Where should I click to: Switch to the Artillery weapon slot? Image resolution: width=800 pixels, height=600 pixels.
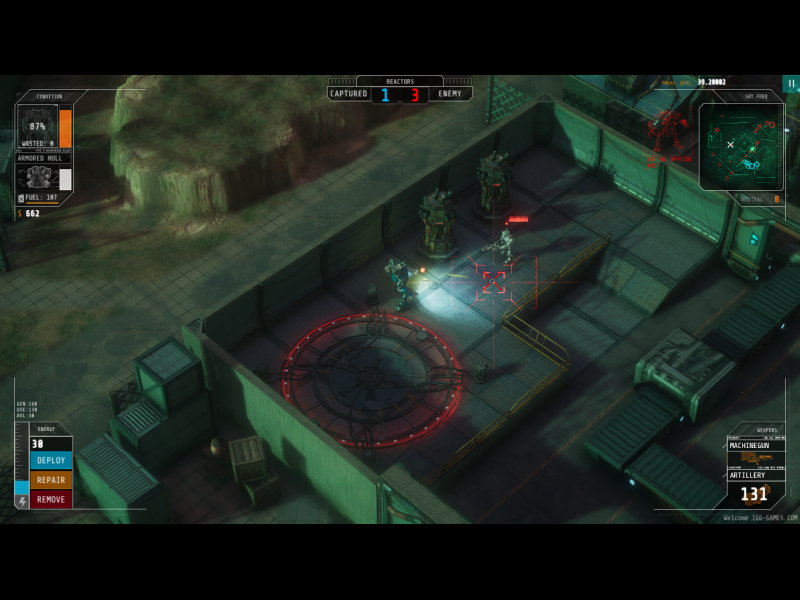[756, 475]
